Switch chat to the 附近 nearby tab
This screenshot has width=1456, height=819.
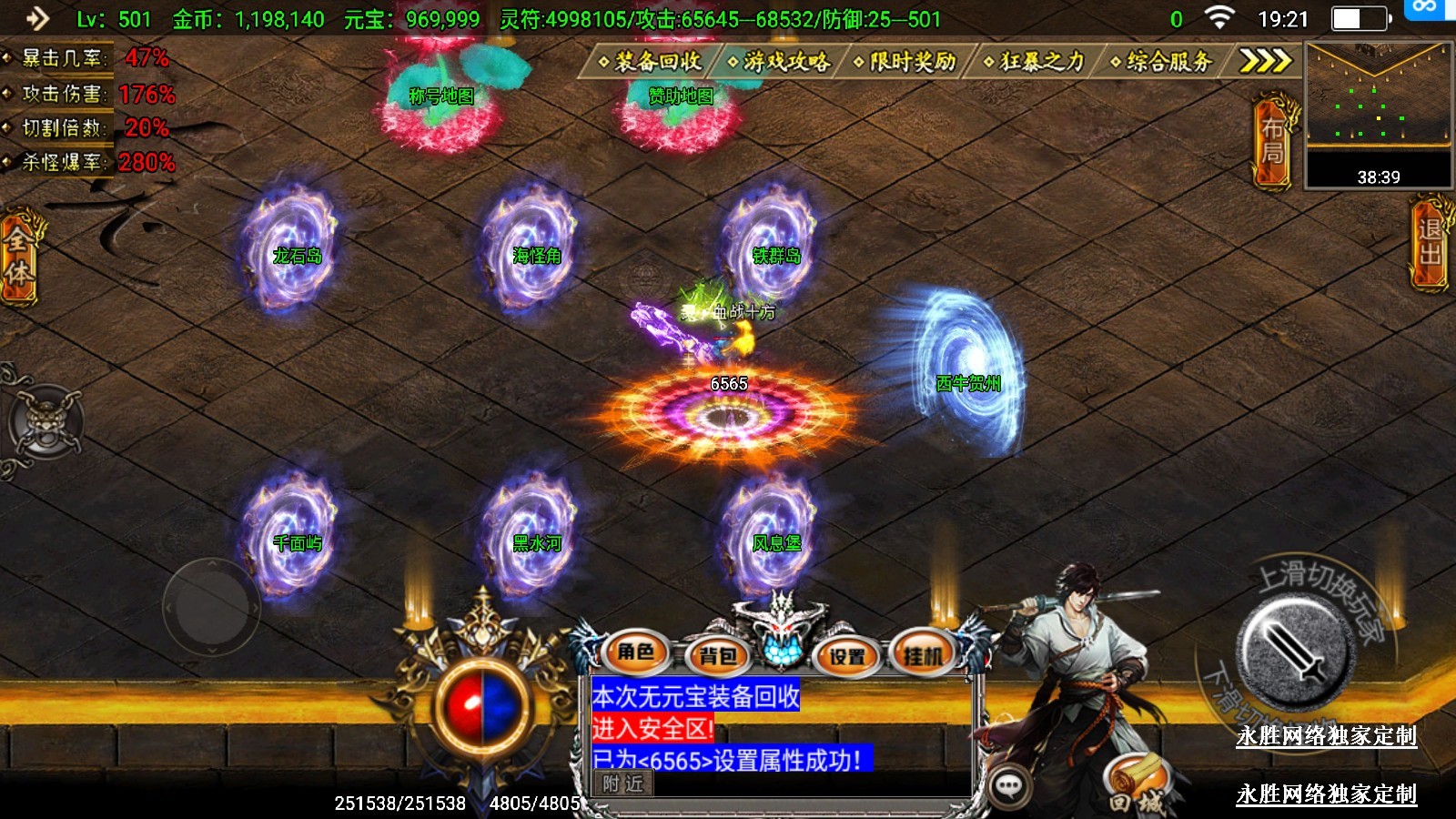623,783
